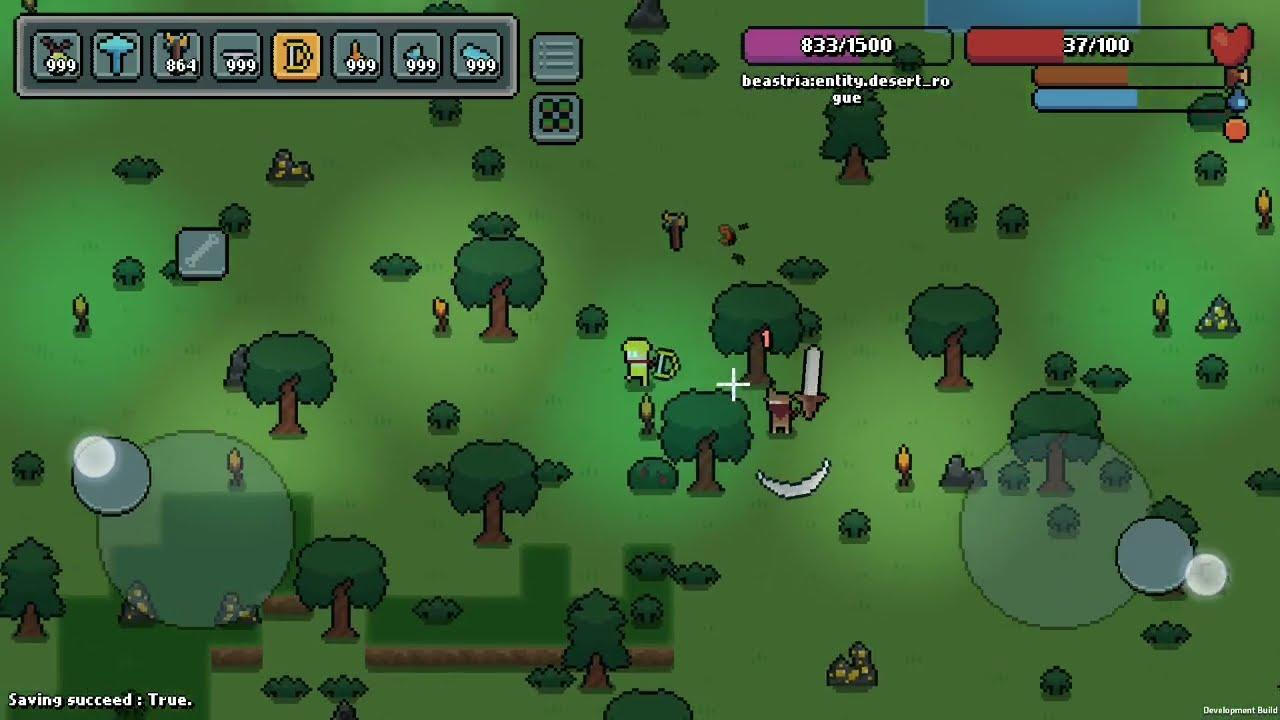The width and height of the screenshot is (1280, 720).
Task: Click the desert rogue boss bar showing 833/1500
Action: coord(847,43)
